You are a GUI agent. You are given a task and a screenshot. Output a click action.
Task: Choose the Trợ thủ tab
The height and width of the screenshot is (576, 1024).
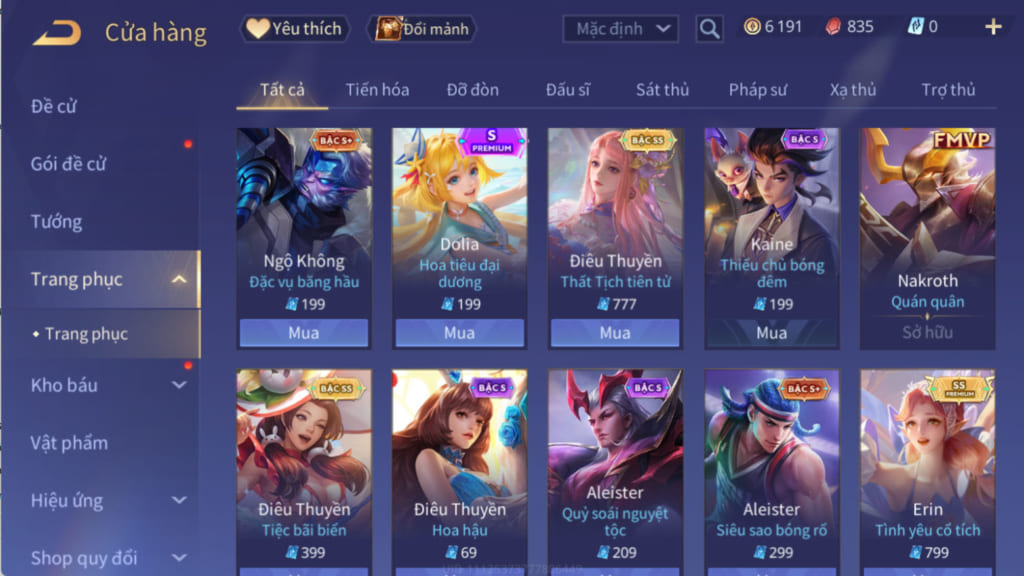click(x=947, y=90)
